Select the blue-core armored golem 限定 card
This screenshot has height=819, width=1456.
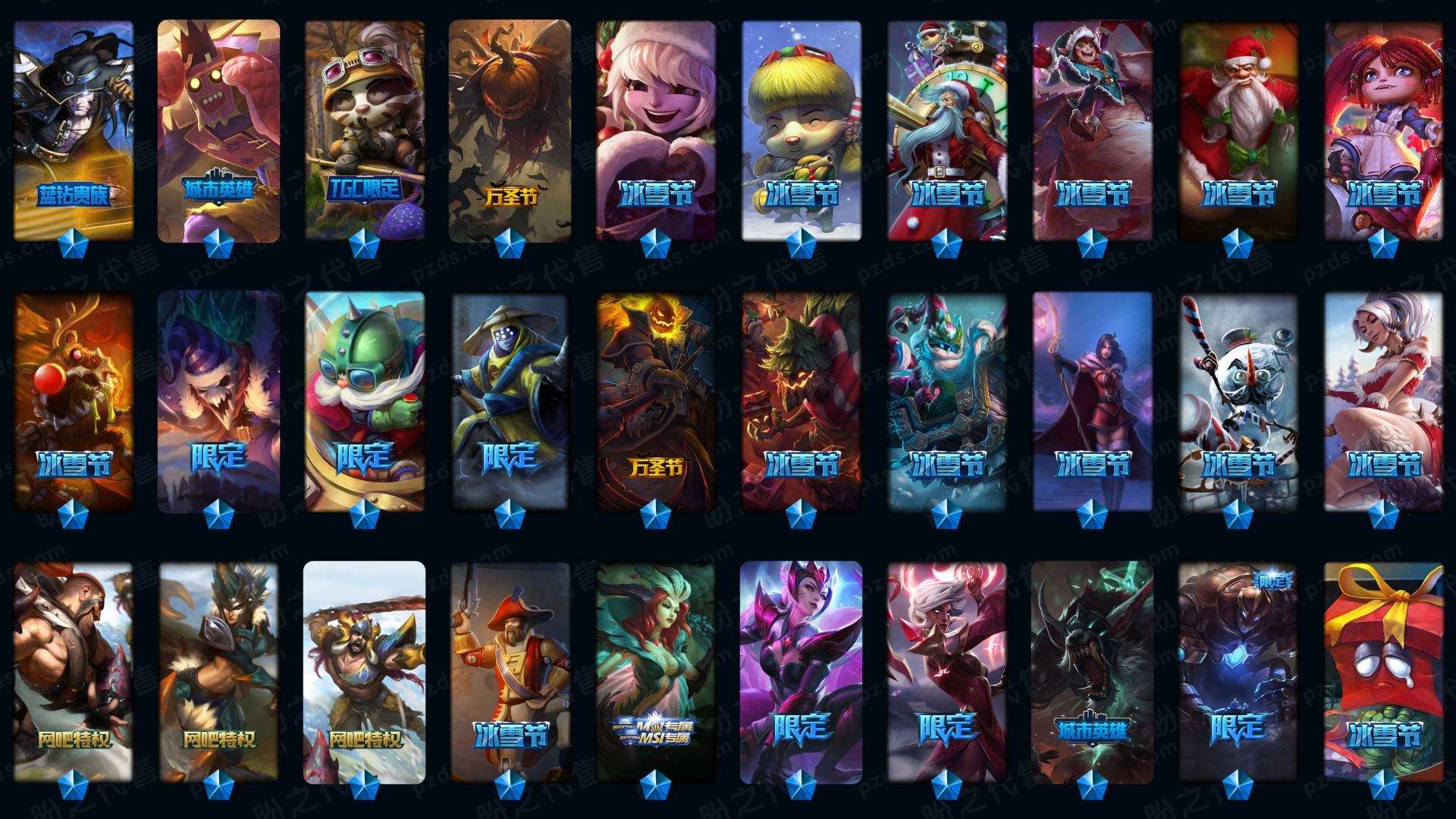(x=1238, y=672)
